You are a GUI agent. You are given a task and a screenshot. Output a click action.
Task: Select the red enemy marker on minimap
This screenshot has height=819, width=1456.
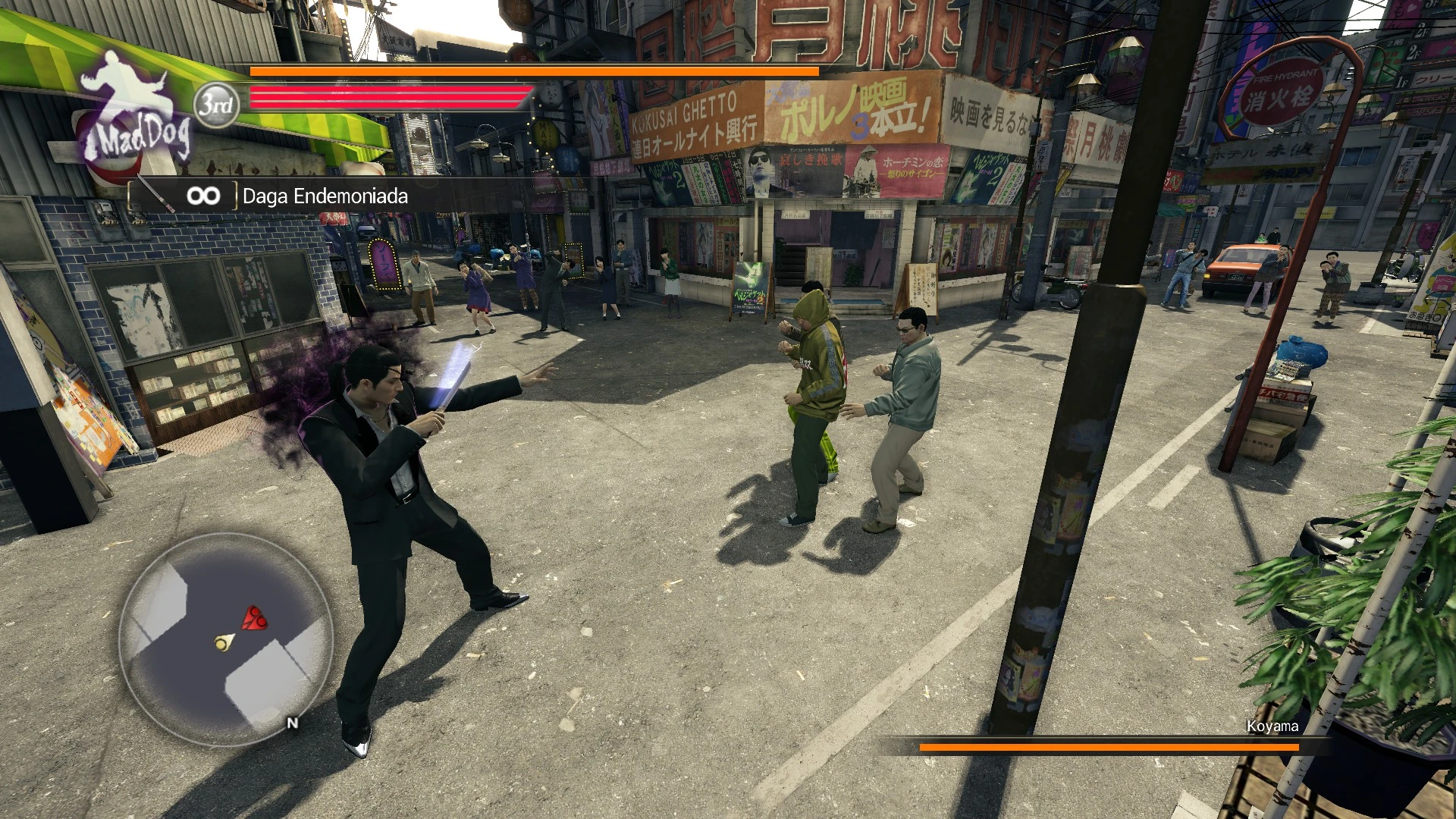[x=255, y=619]
